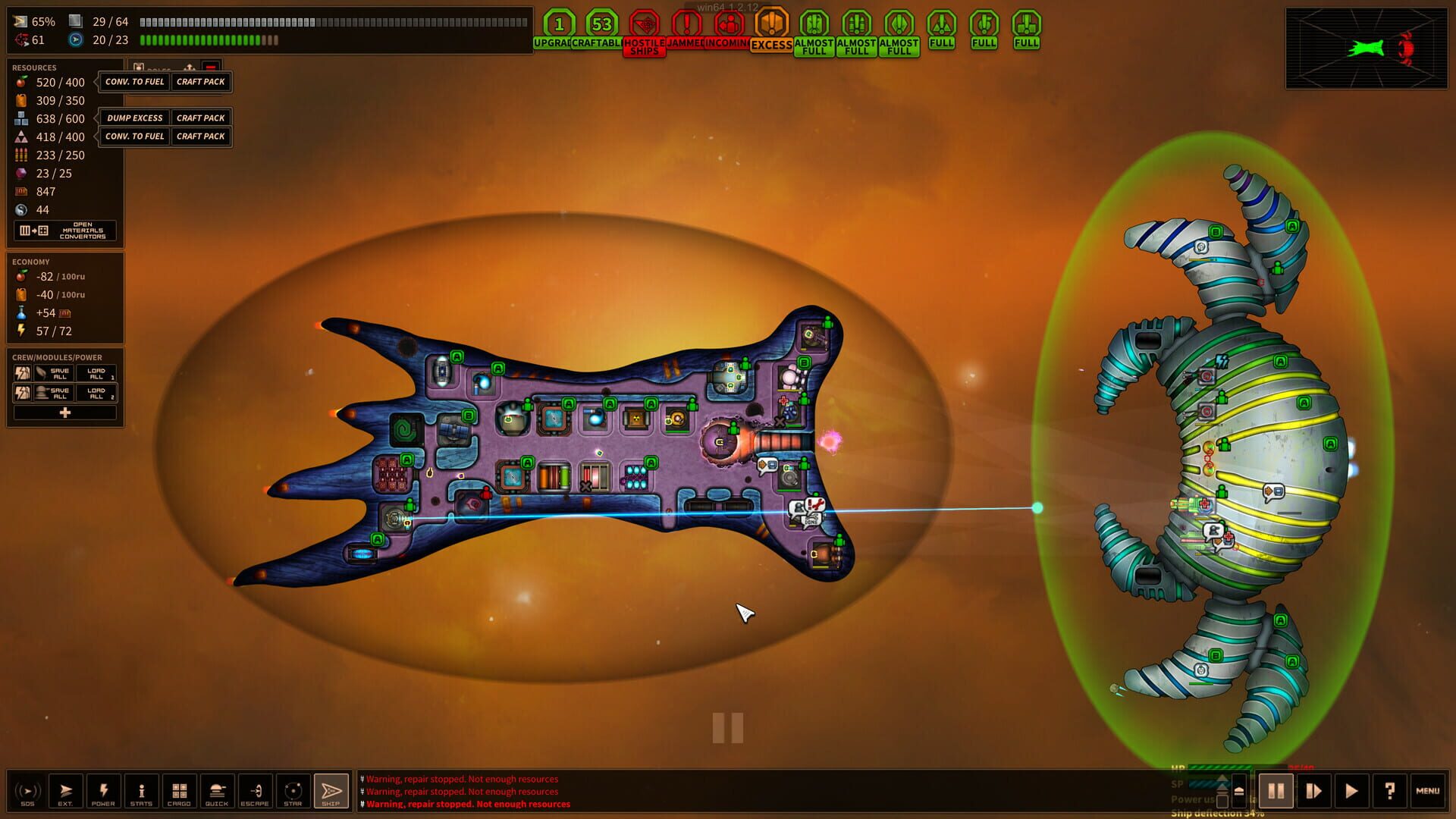
Task: Open the SOS distress signal panel
Action: [x=27, y=791]
